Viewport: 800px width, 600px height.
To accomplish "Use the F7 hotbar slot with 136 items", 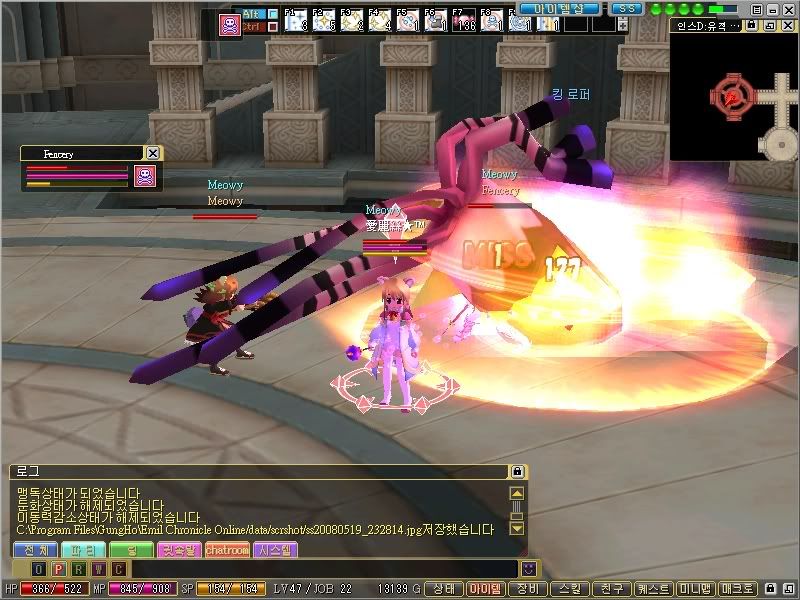I will click(463, 21).
